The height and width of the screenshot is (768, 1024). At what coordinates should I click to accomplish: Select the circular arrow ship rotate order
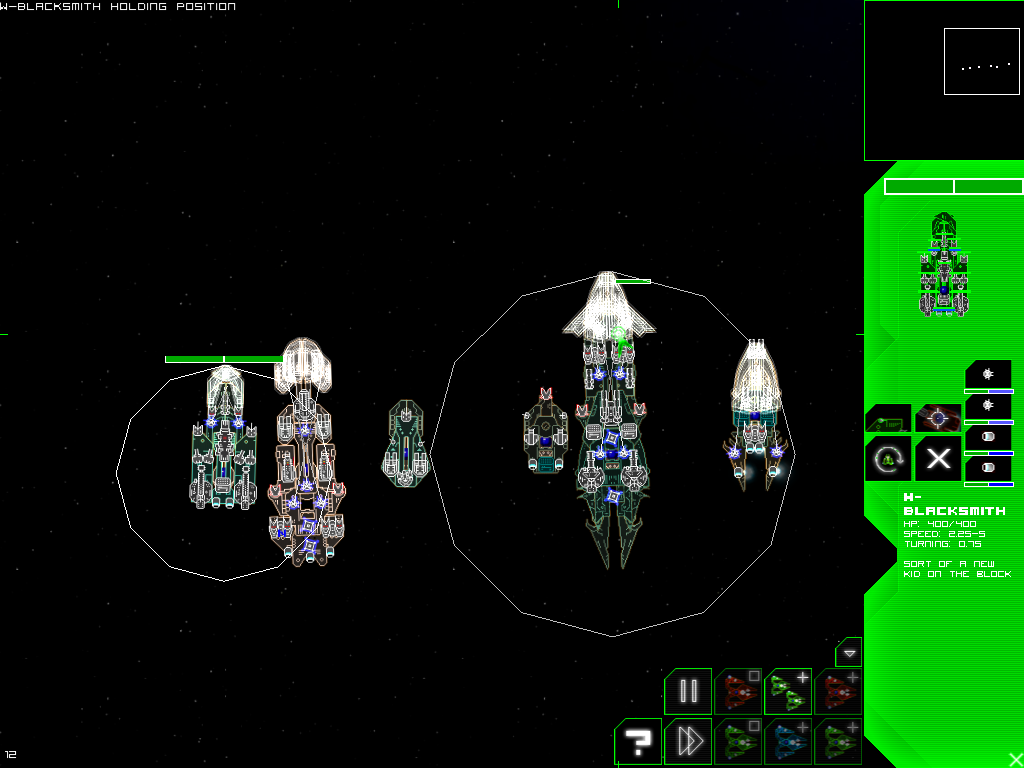coord(888,459)
